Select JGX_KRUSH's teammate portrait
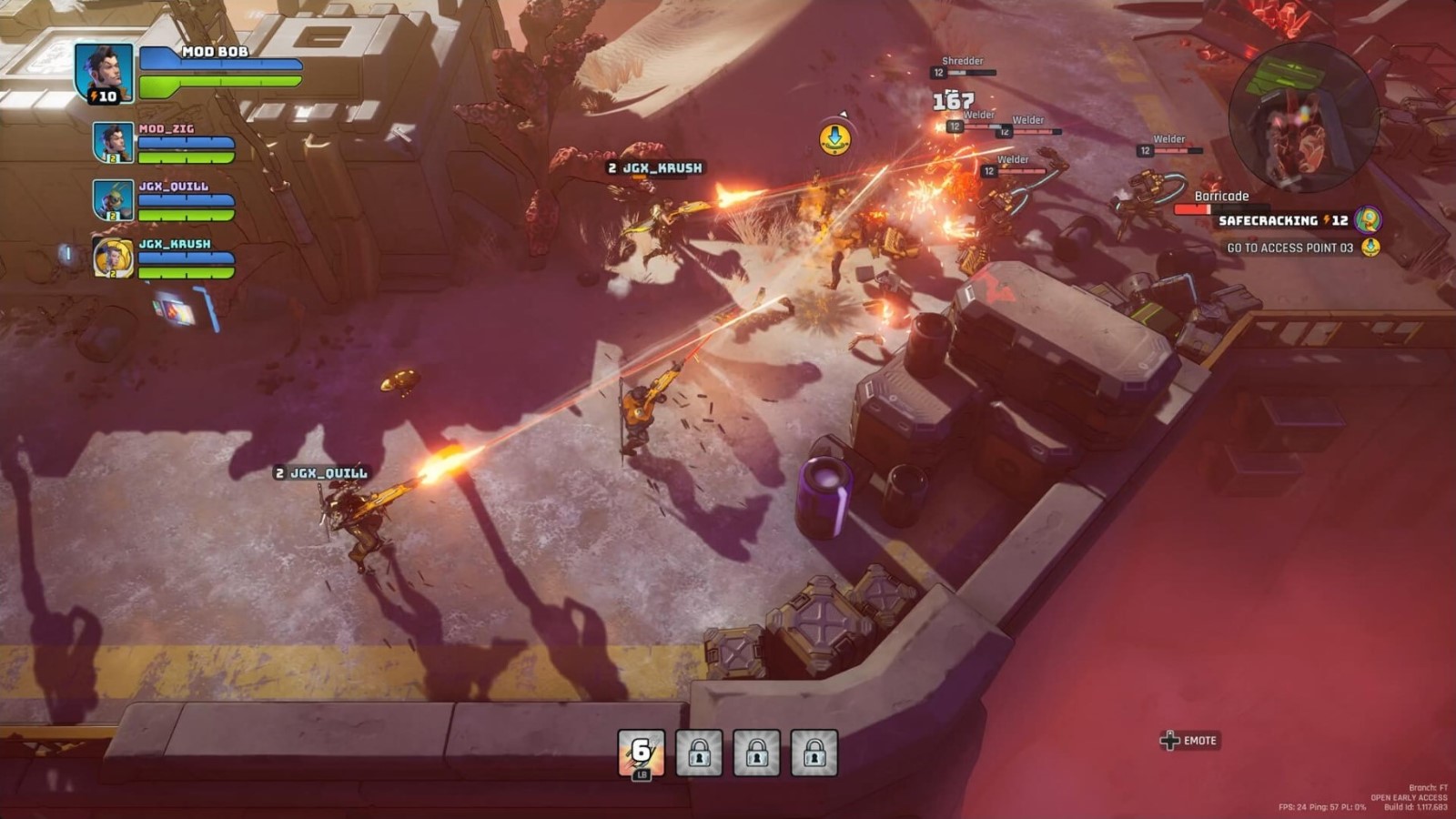 tap(113, 258)
